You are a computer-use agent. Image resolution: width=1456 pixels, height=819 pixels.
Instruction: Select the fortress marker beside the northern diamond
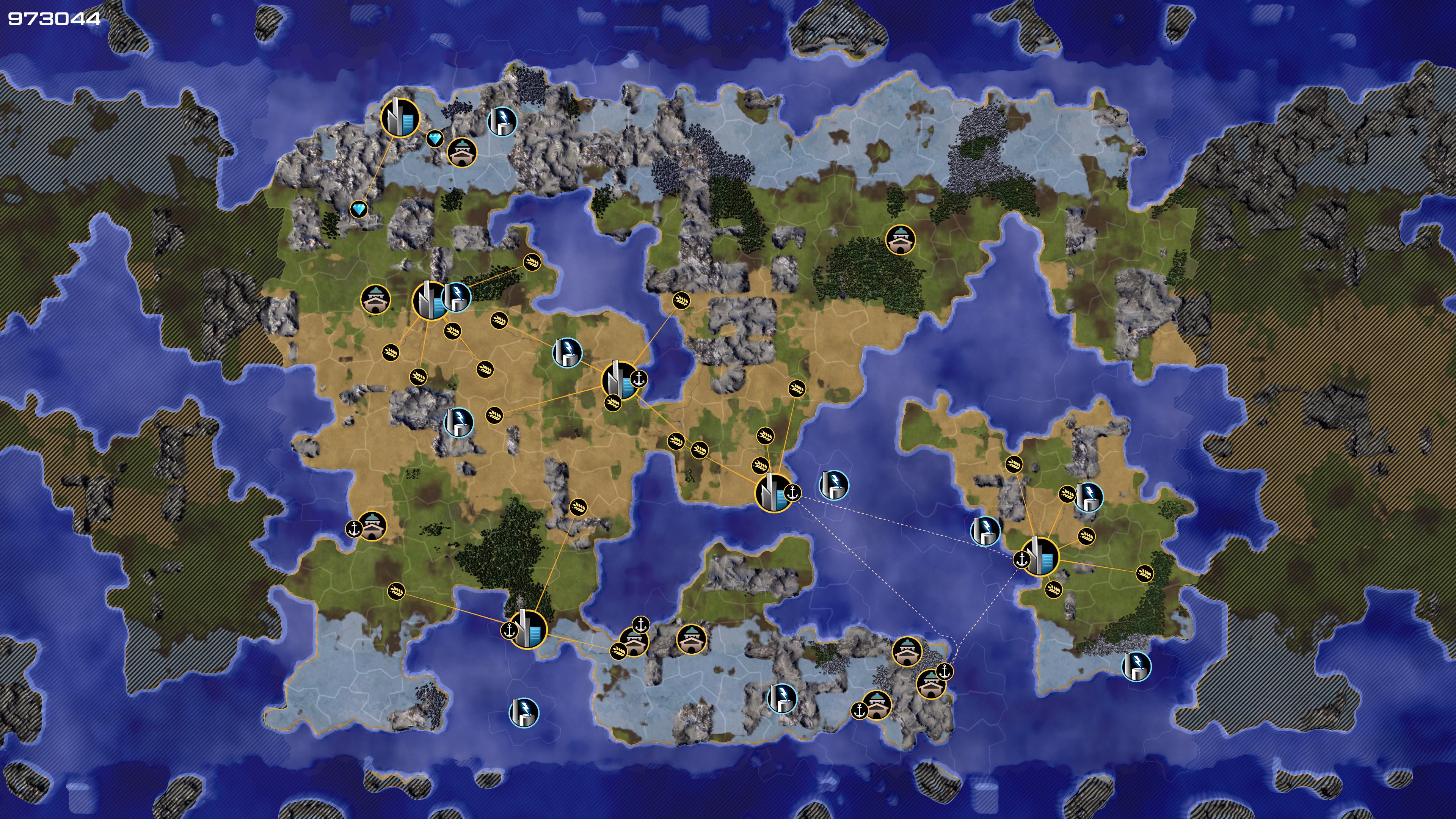click(462, 152)
